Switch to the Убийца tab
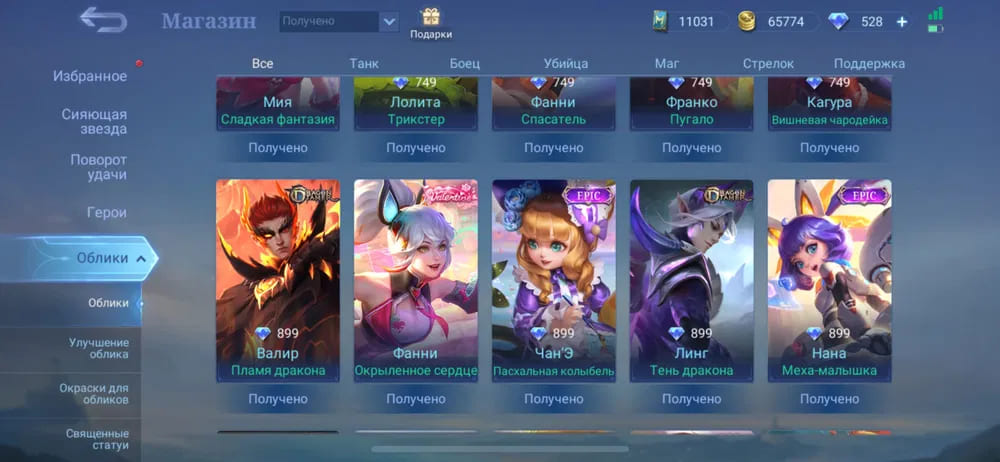Image resolution: width=1000 pixels, height=462 pixels. point(566,63)
